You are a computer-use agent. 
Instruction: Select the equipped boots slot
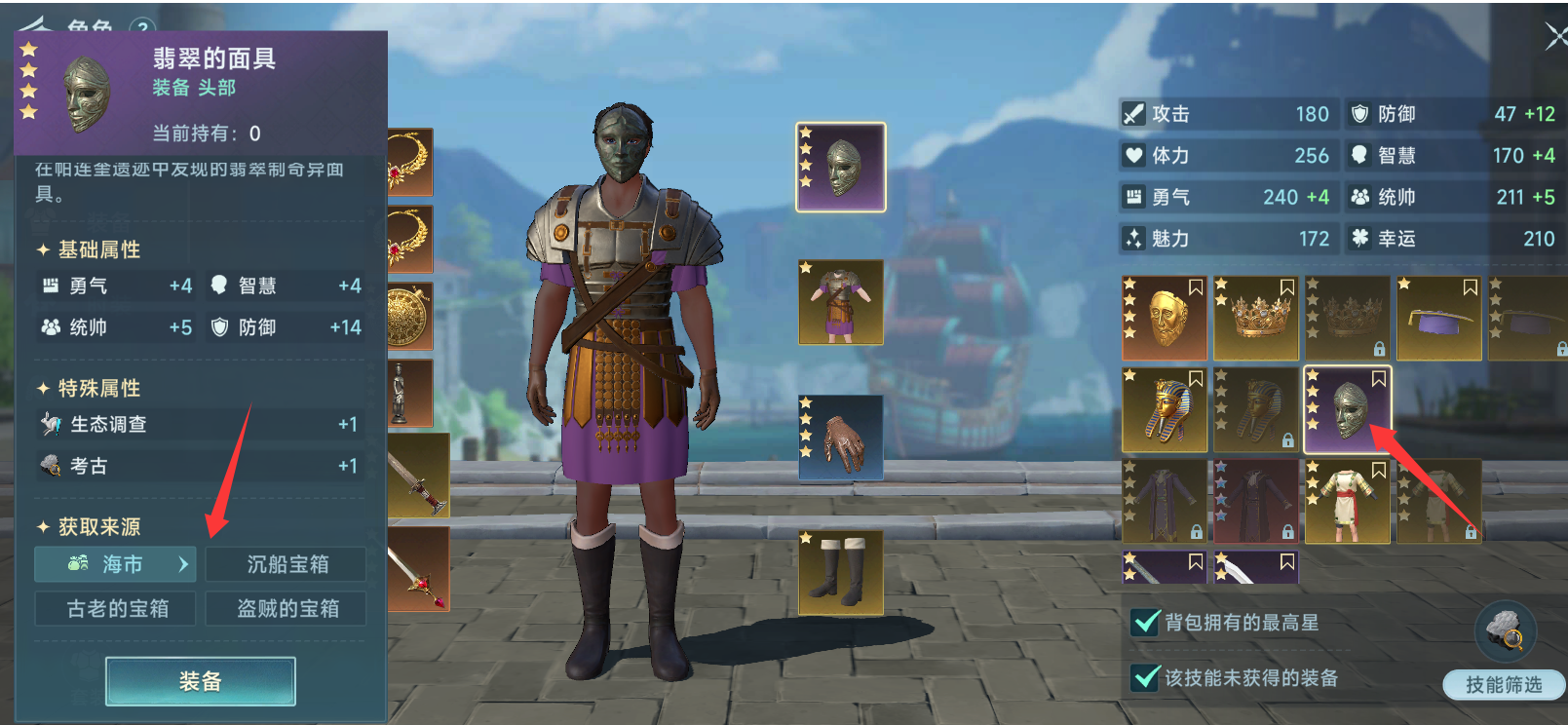[x=841, y=573]
